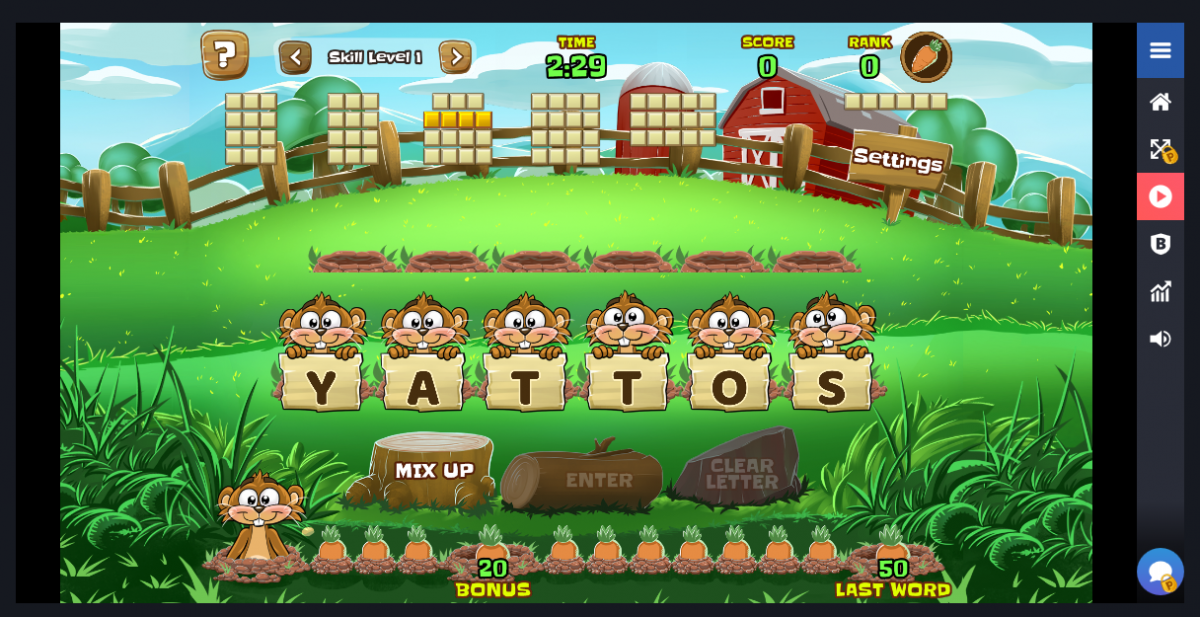Go to the site home icon
Image resolution: width=1200 pixels, height=617 pixels.
pos(1160,101)
